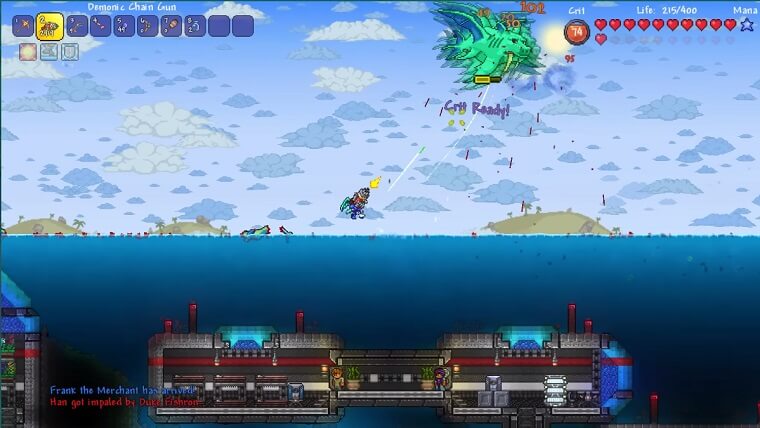Screen dimensions: 760x428
Task: Choose hotbar slot number 8
Action: pos(195,27)
